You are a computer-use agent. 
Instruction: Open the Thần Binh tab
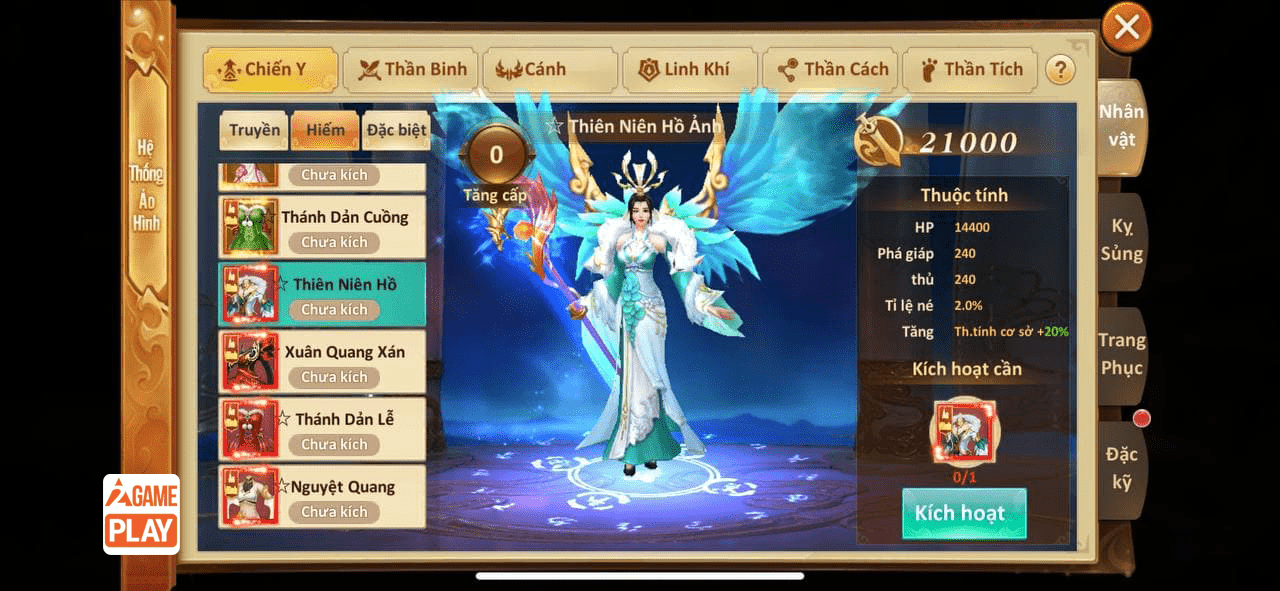pos(412,70)
